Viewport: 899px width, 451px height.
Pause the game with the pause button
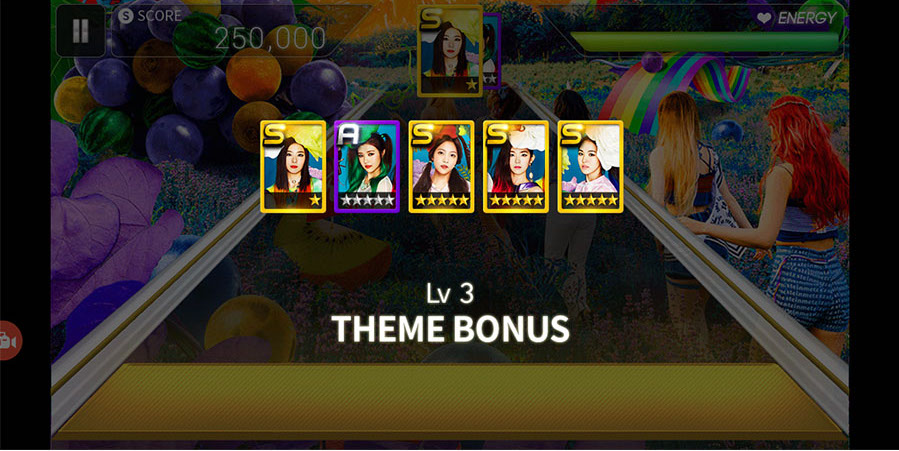[x=80, y=31]
